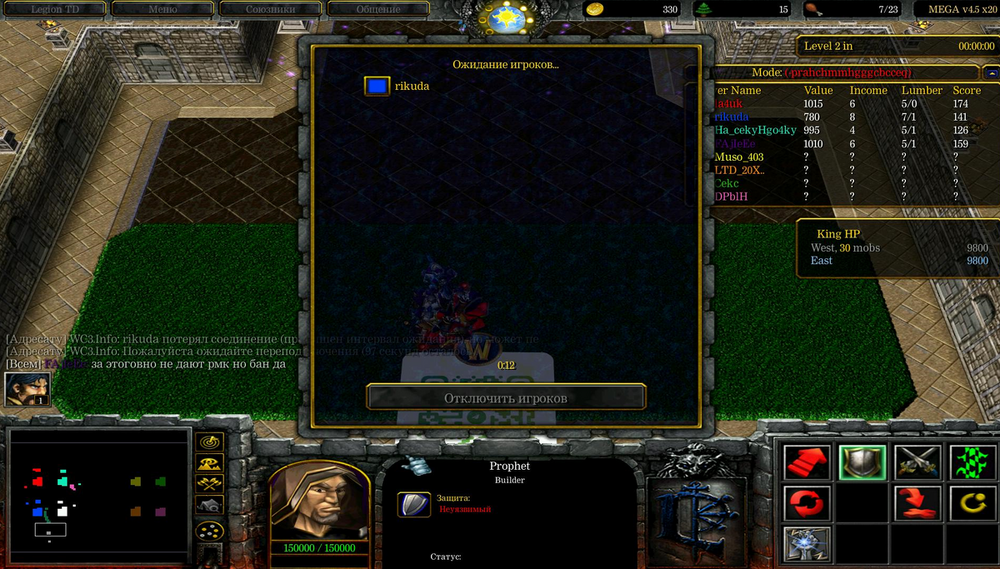The image size is (1000, 569).
Task: Click the green patrol pattern icon
Action: [x=971, y=461]
